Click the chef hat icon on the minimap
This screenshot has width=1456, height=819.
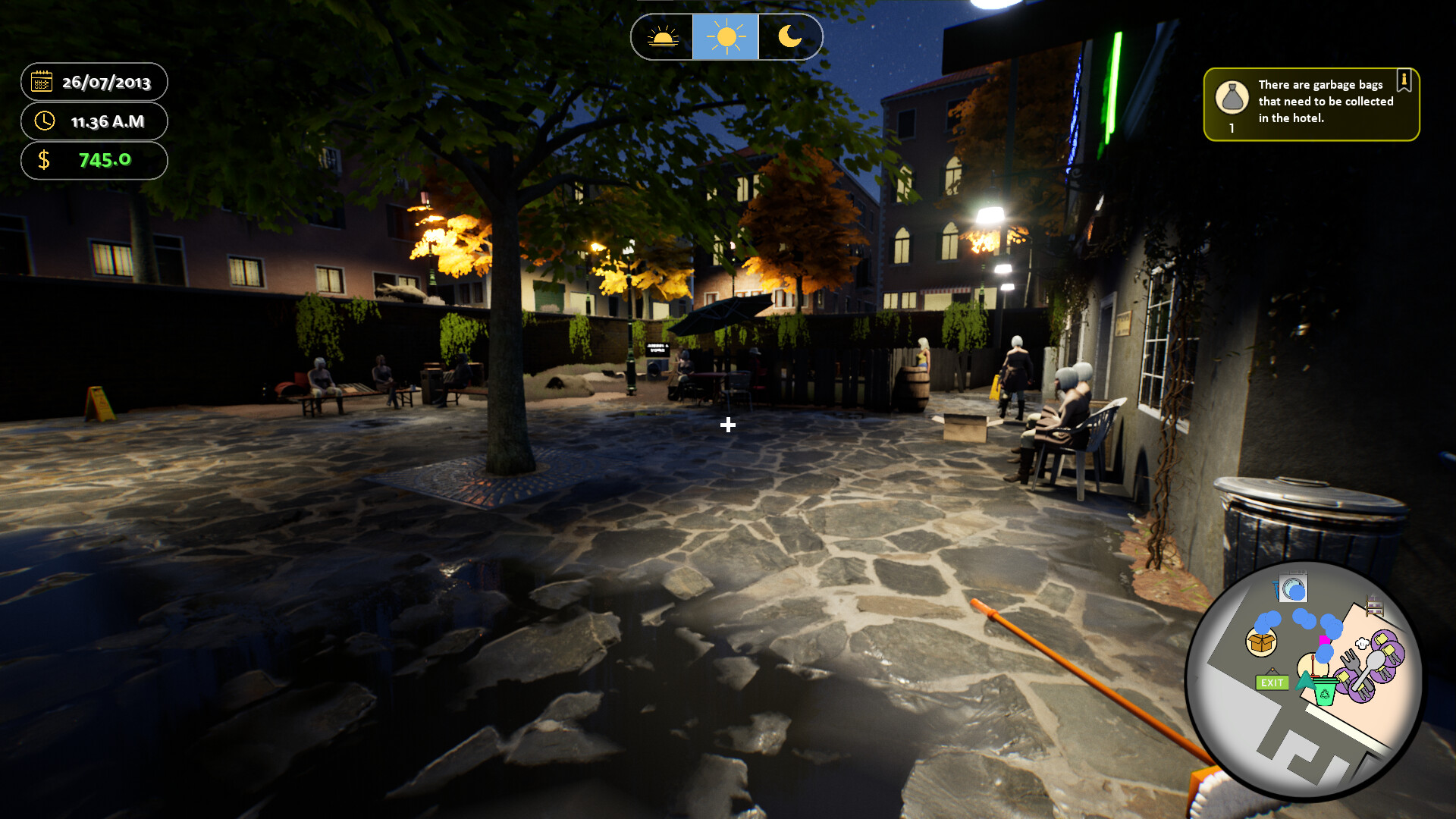pyautogui.click(x=1360, y=642)
